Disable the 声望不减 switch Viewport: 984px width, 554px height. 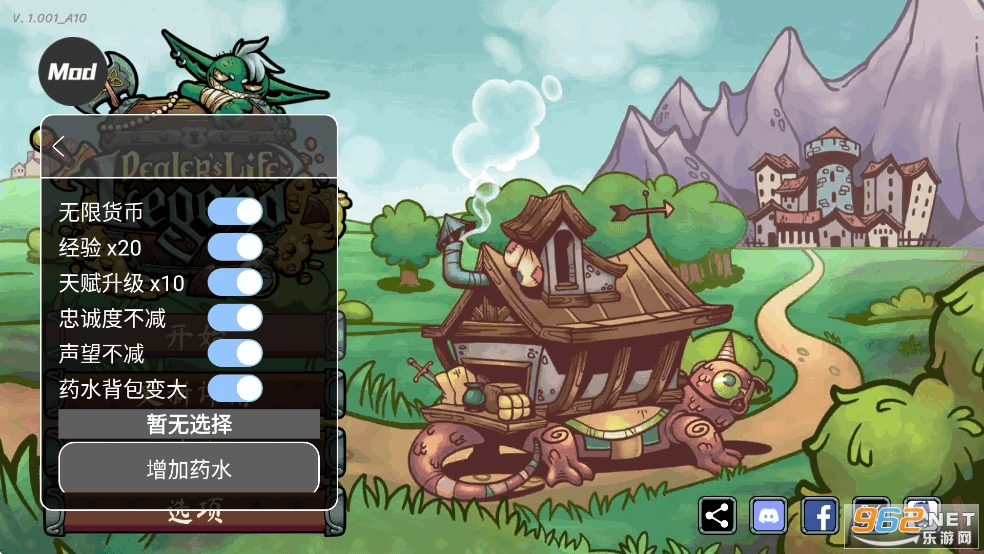[235, 353]
